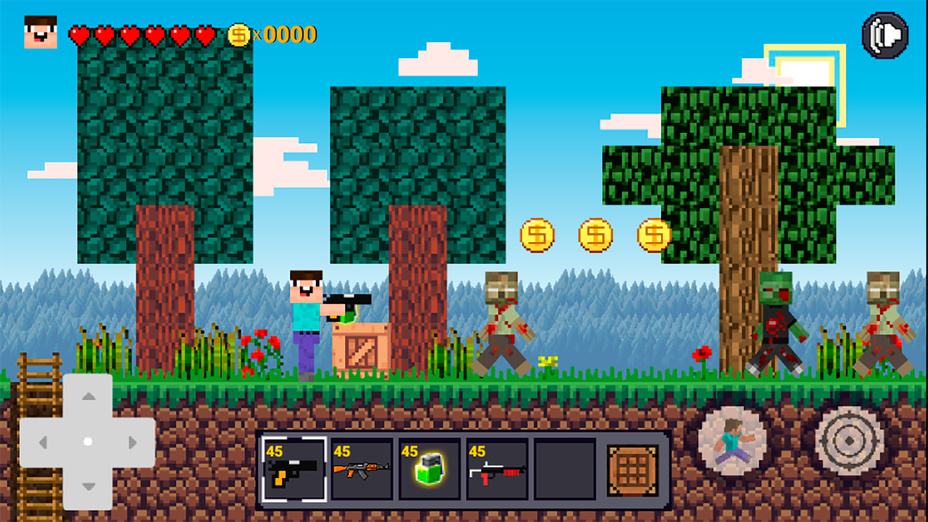
Task: Toggle the sound speaker button
Action: click(884, 35)
